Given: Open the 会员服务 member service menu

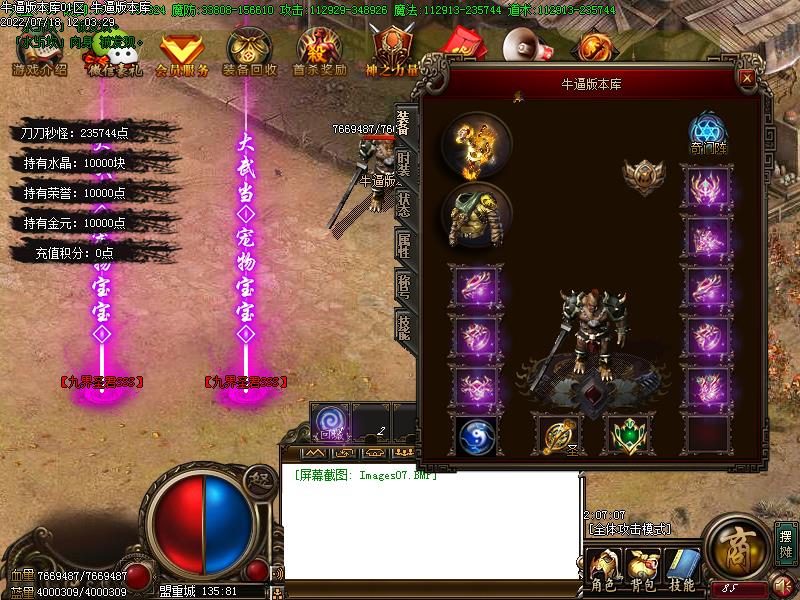Looking at the screenshot, I should pyautogui.click(x=182, y=56).
